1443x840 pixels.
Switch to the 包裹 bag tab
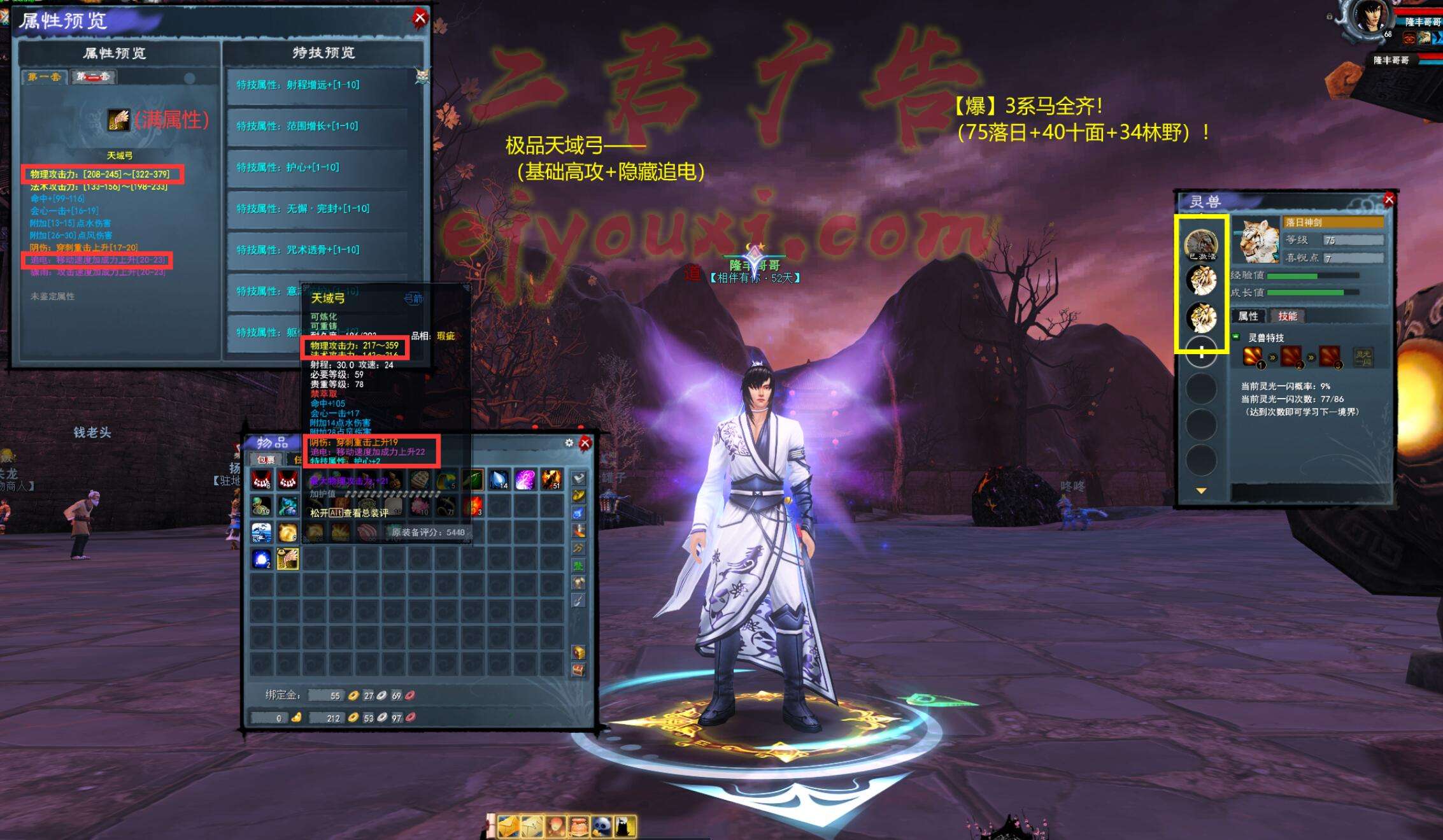265,459
